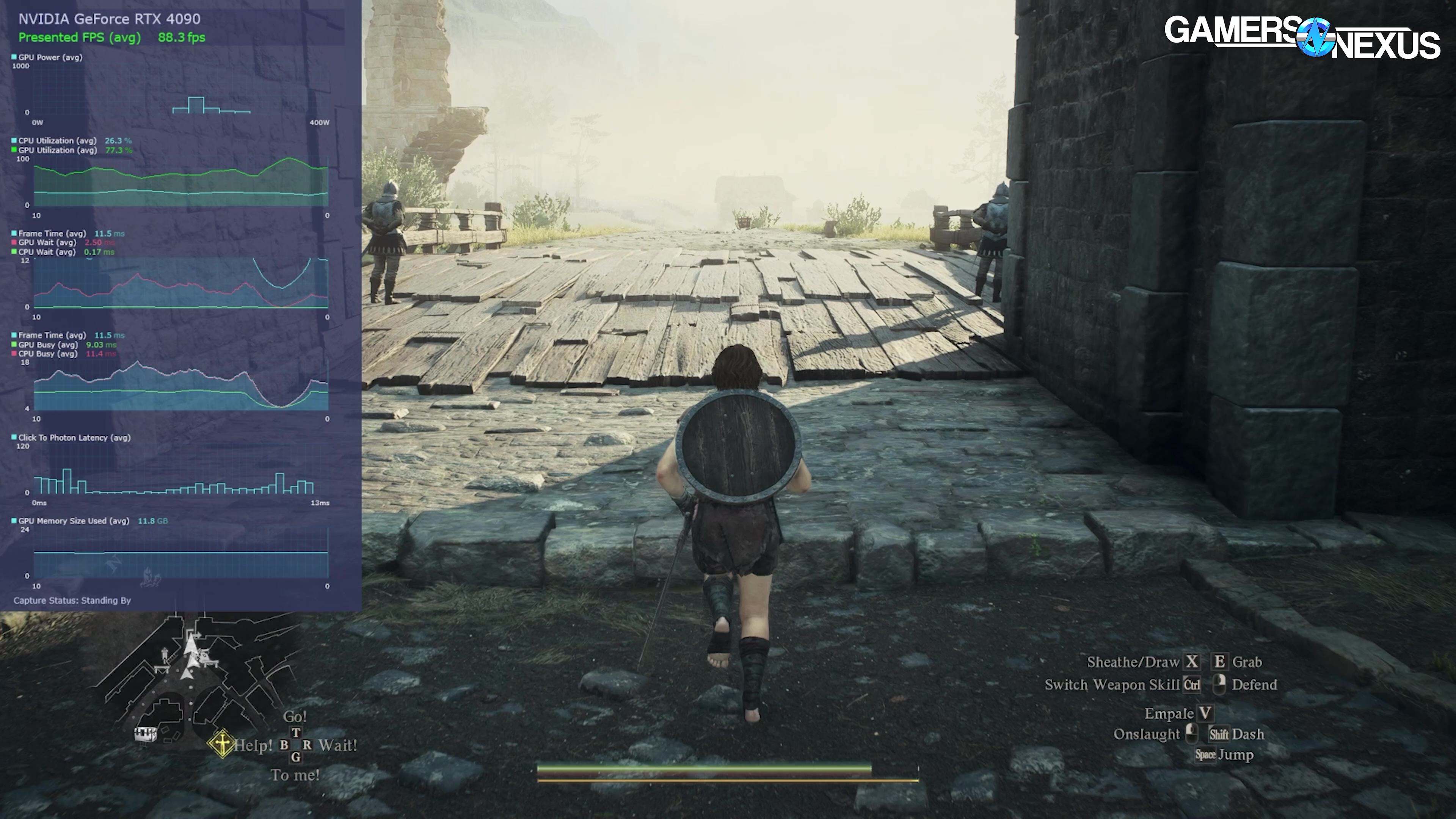Select the treasure chest marker on minimap
1456x819 pixels.
point(145,734)
